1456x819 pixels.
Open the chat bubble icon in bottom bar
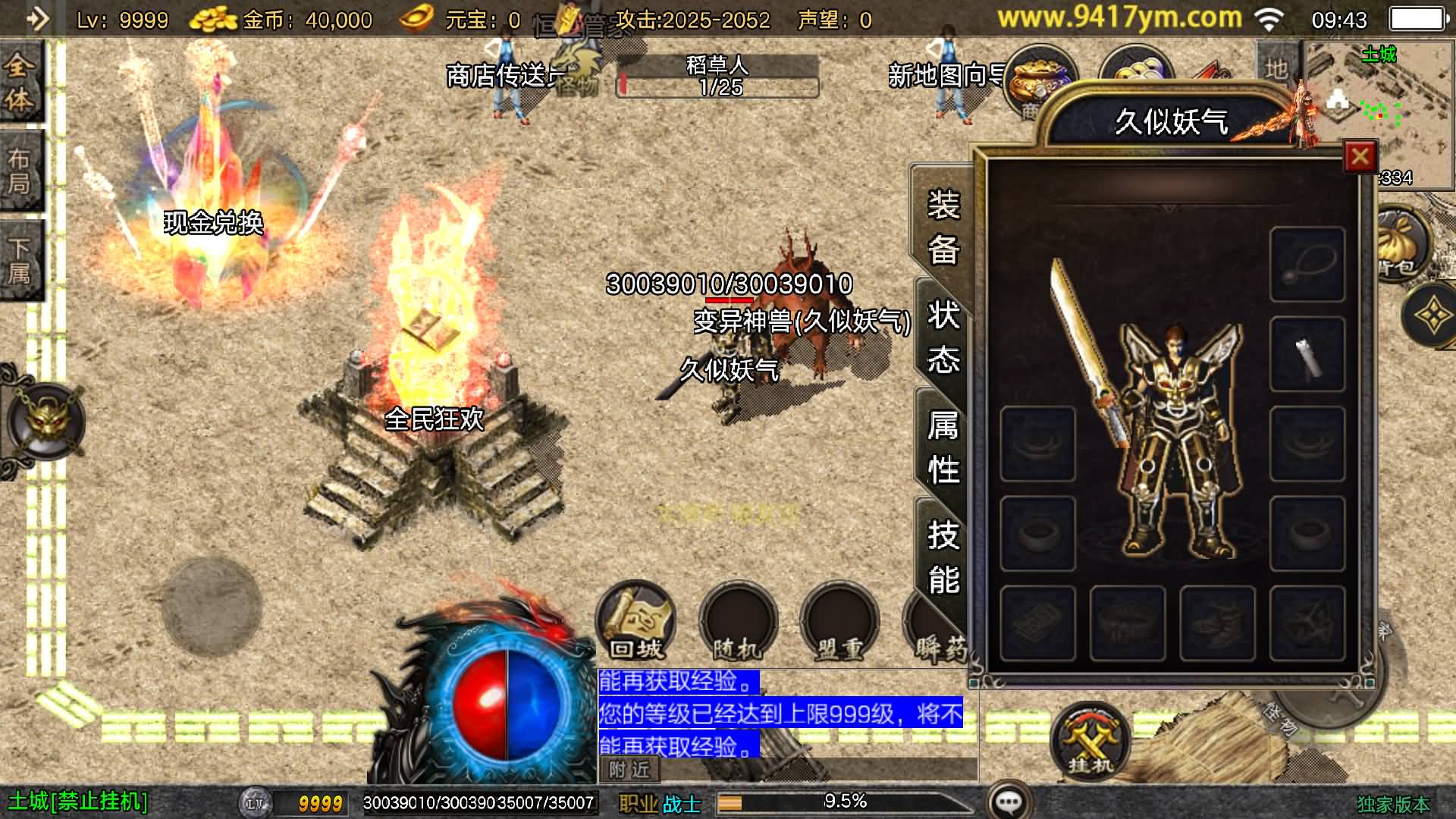tap(1010, 799)
